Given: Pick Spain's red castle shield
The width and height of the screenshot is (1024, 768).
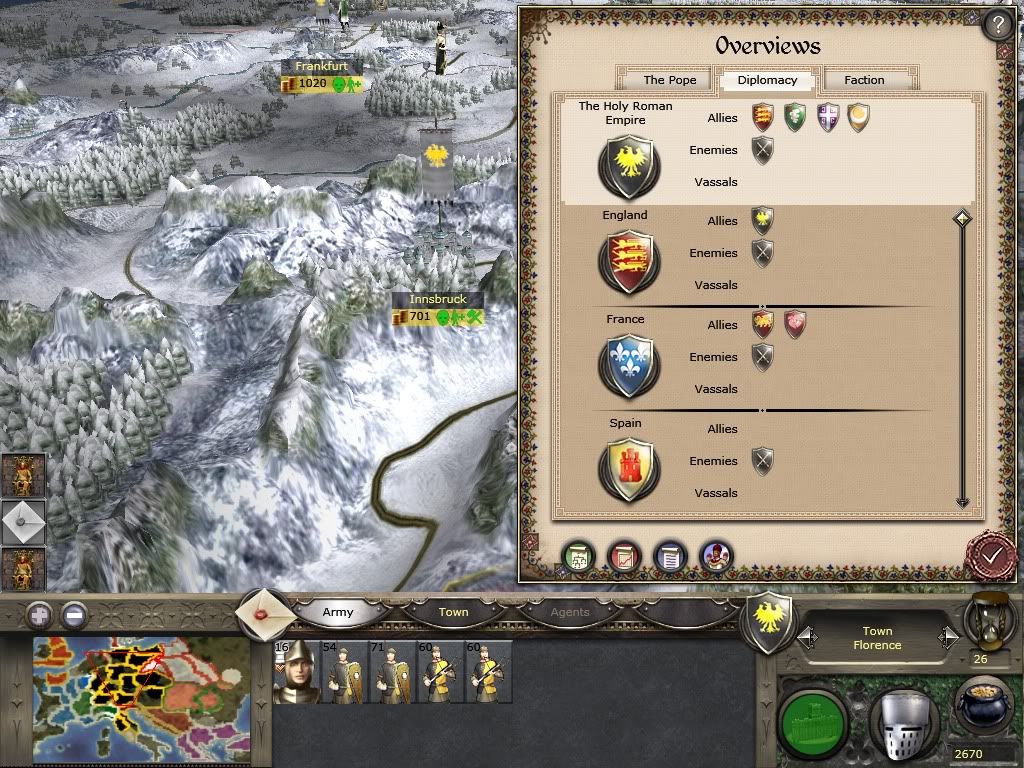Looking at the screenshot, I should pyautogui.click(x=628, y=470).
